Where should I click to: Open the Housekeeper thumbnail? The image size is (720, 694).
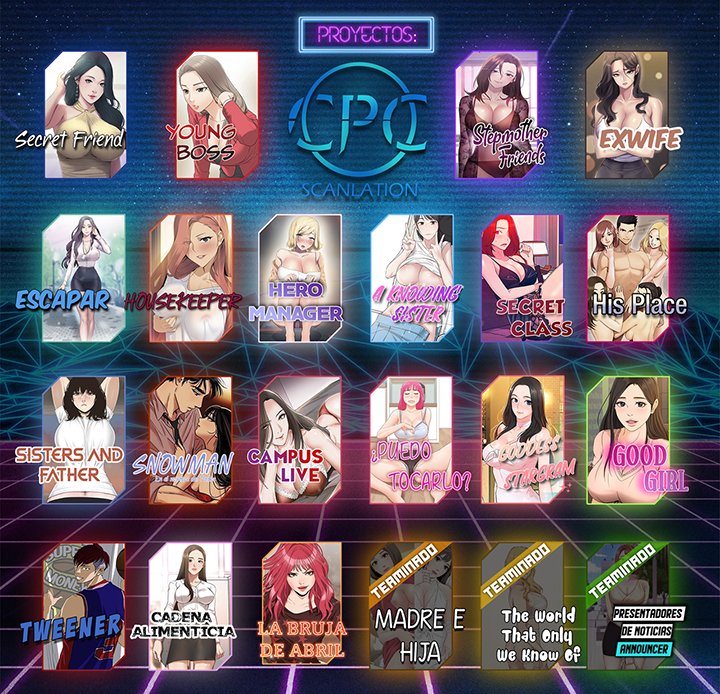click(189, 278)
